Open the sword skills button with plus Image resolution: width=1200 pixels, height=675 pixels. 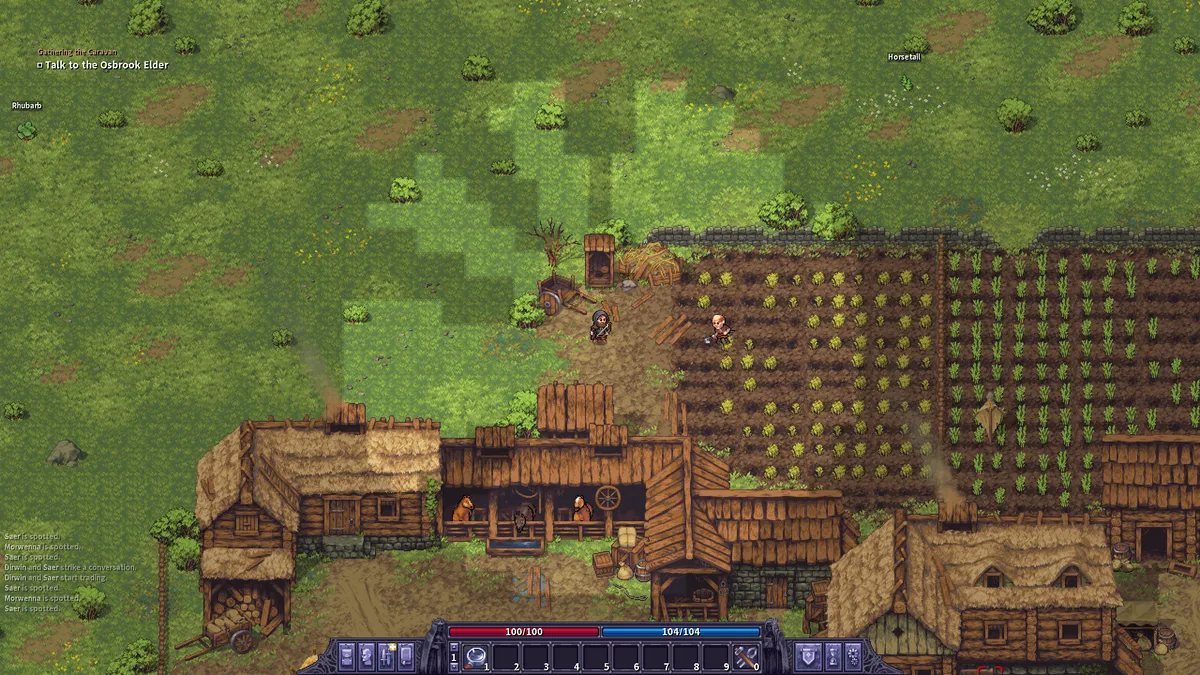(386, 656)
